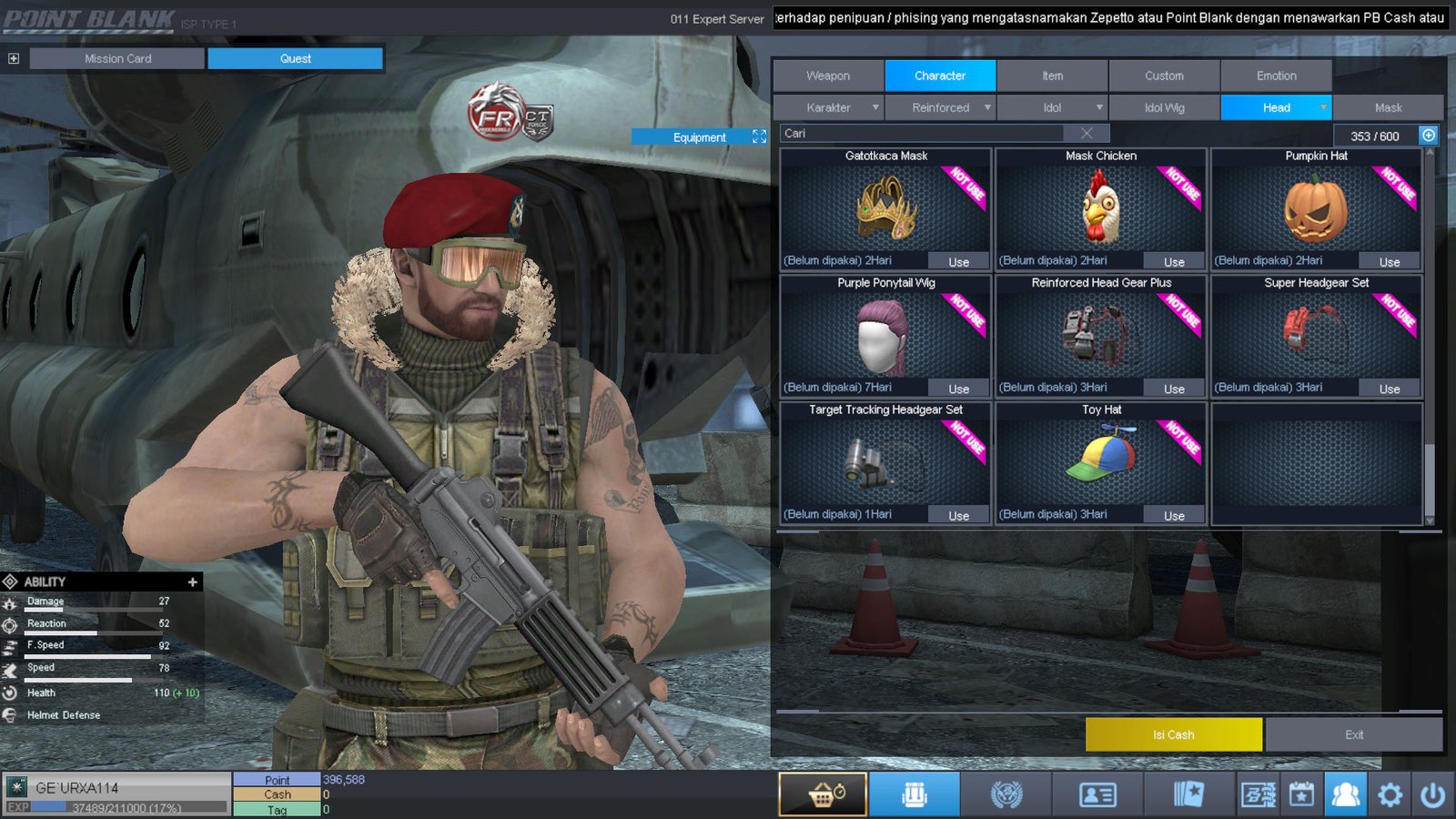The image size is (1456, 819).
Task: Open the shop basket icon
Action: (823, 794)
